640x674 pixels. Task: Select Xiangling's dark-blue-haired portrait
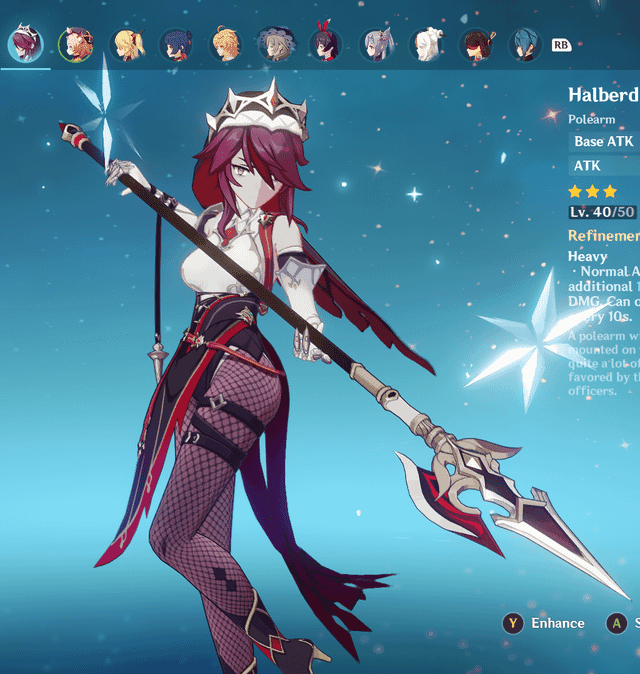point(175,44)
